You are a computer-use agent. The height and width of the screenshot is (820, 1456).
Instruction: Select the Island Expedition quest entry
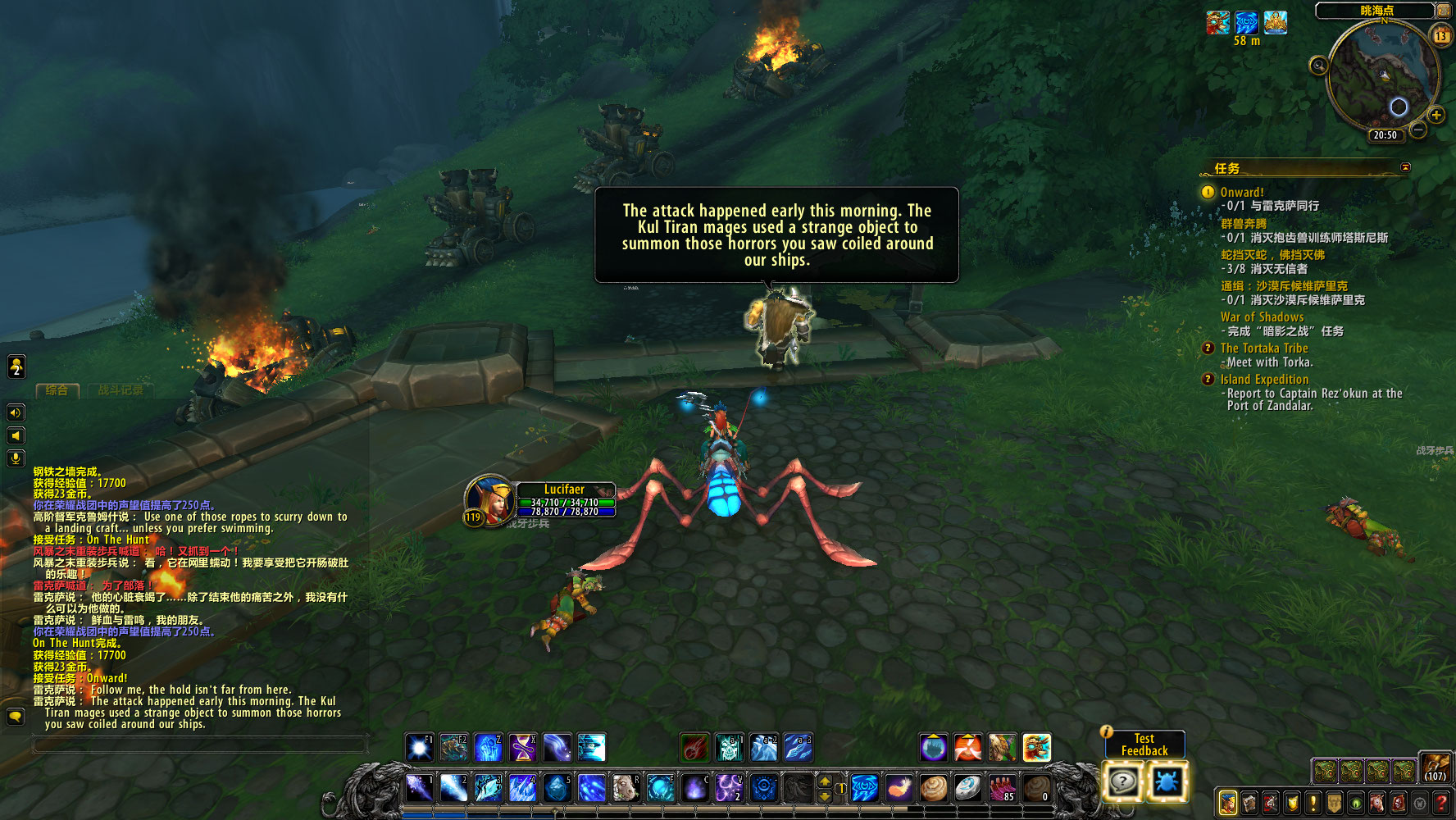[1264, 379]
